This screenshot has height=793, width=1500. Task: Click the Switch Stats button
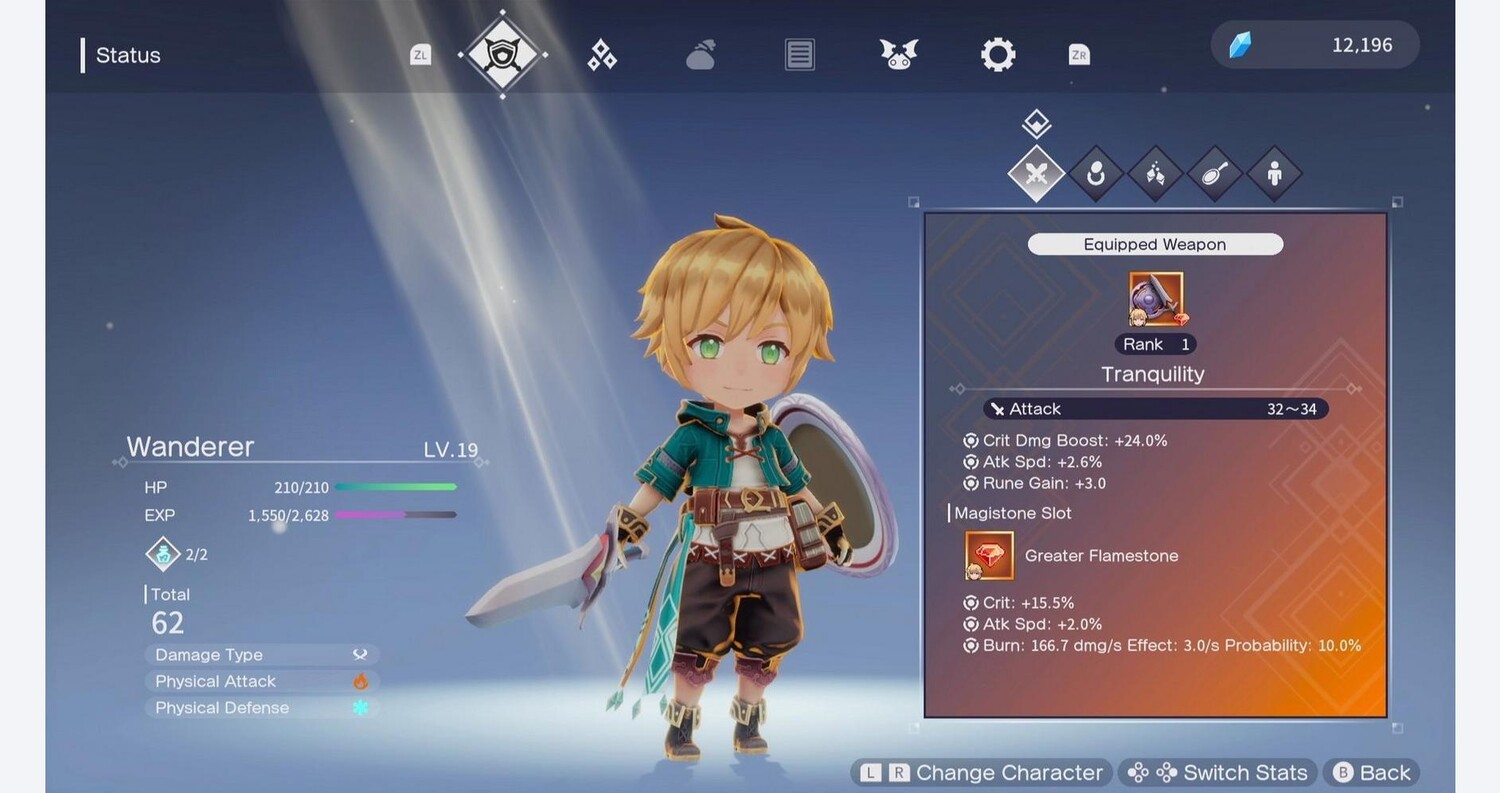[x=1218, y=773]
